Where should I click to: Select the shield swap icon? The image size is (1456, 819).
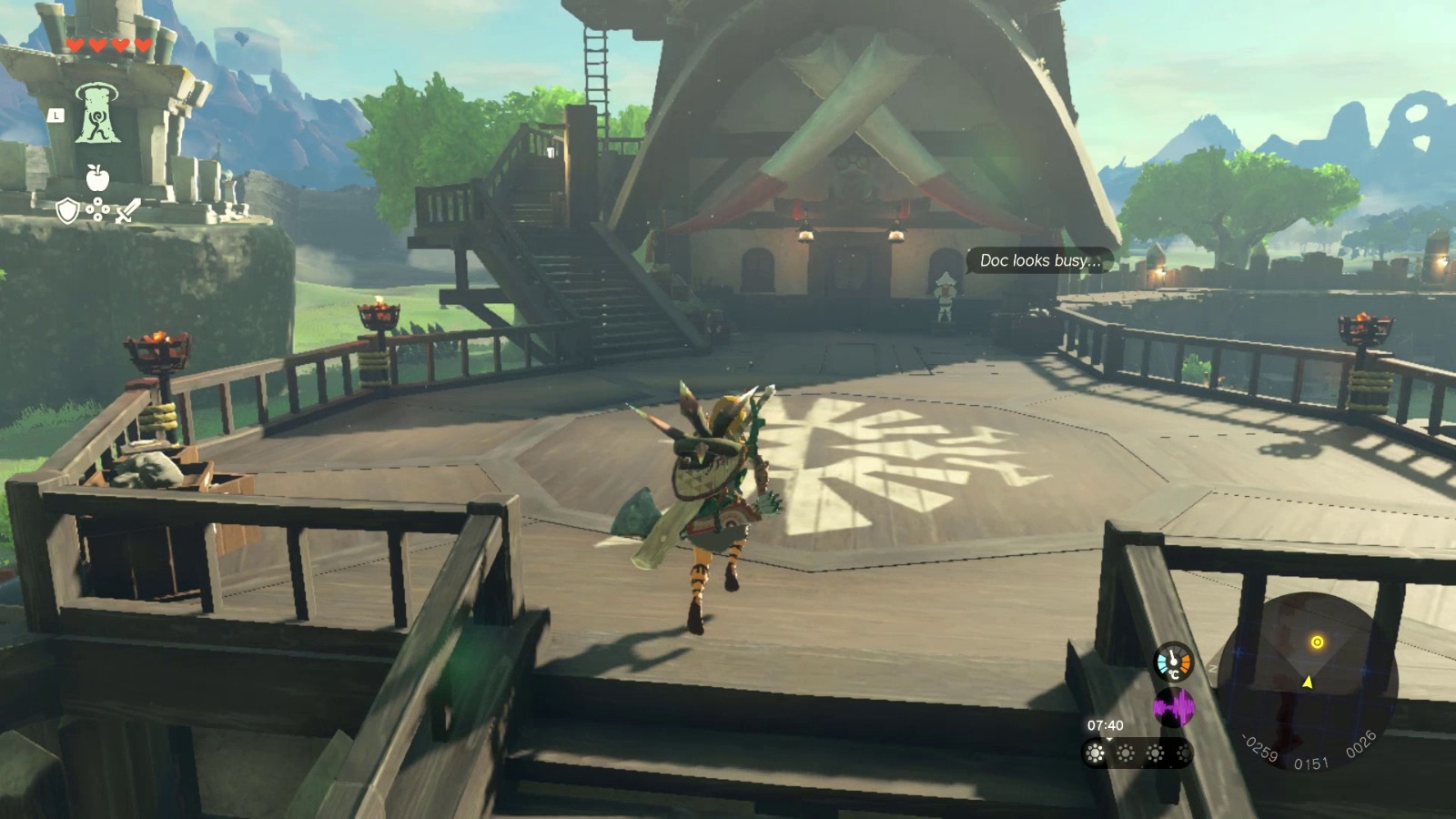coord(68,212)
